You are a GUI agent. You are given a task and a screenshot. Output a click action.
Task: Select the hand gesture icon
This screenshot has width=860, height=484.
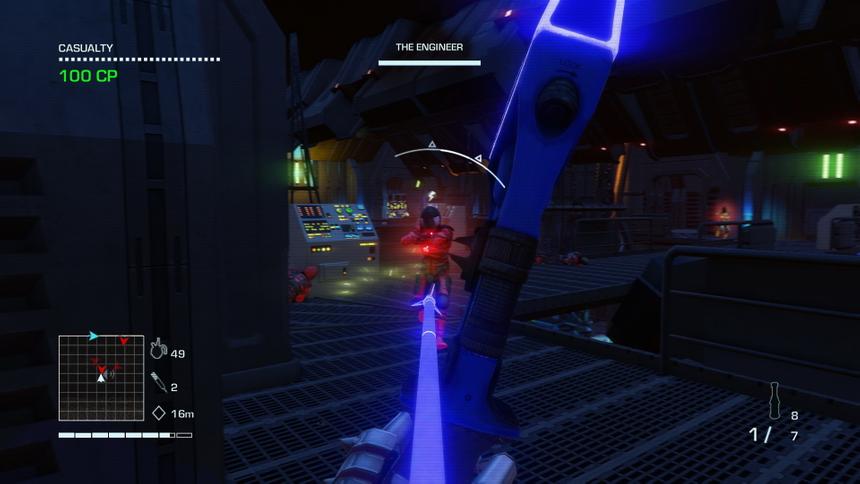coord(157,350)
